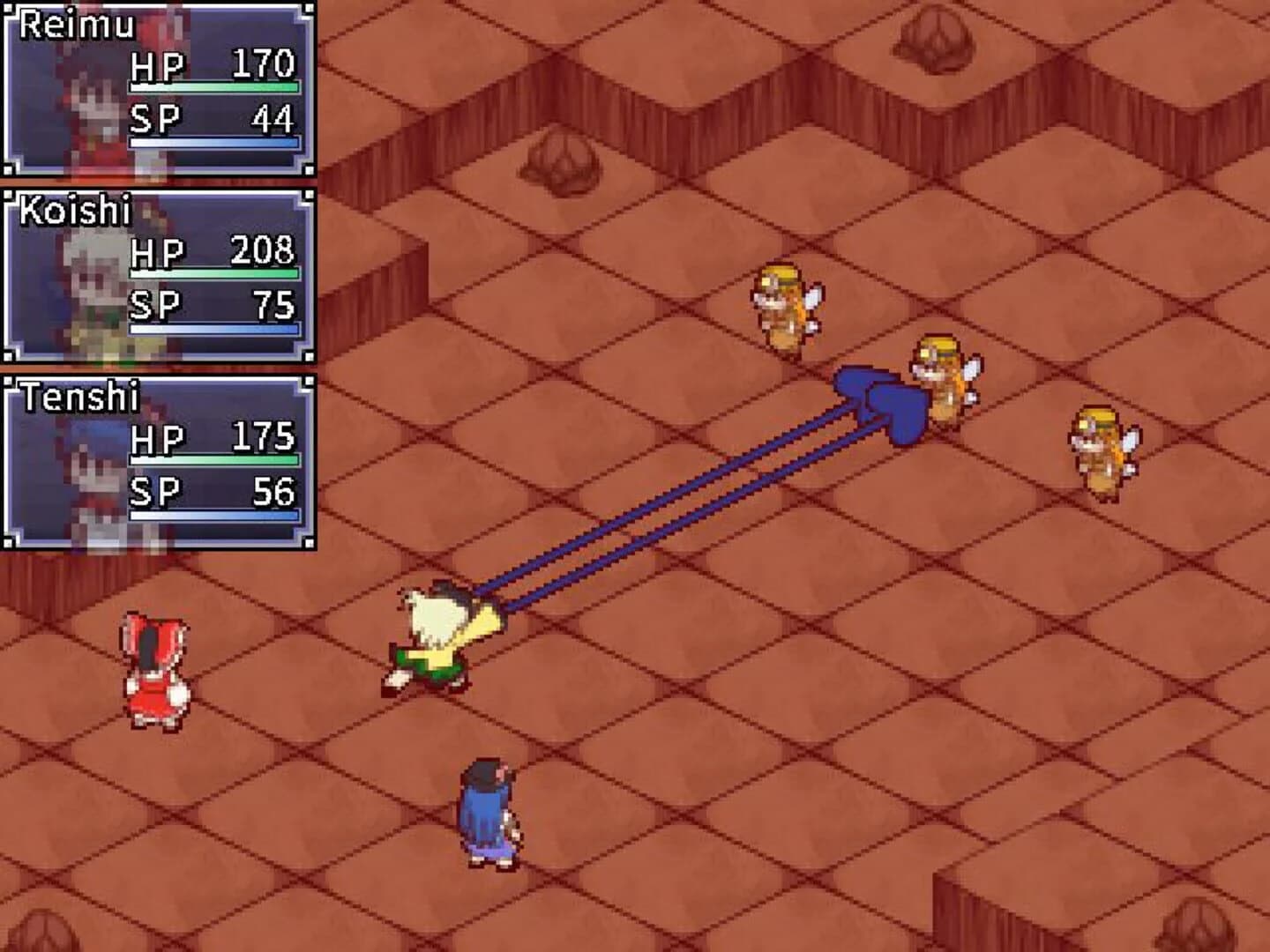Screen dimensions: 1270x952
Task: Expand Reimu's status panel
Action: (159, 88)
